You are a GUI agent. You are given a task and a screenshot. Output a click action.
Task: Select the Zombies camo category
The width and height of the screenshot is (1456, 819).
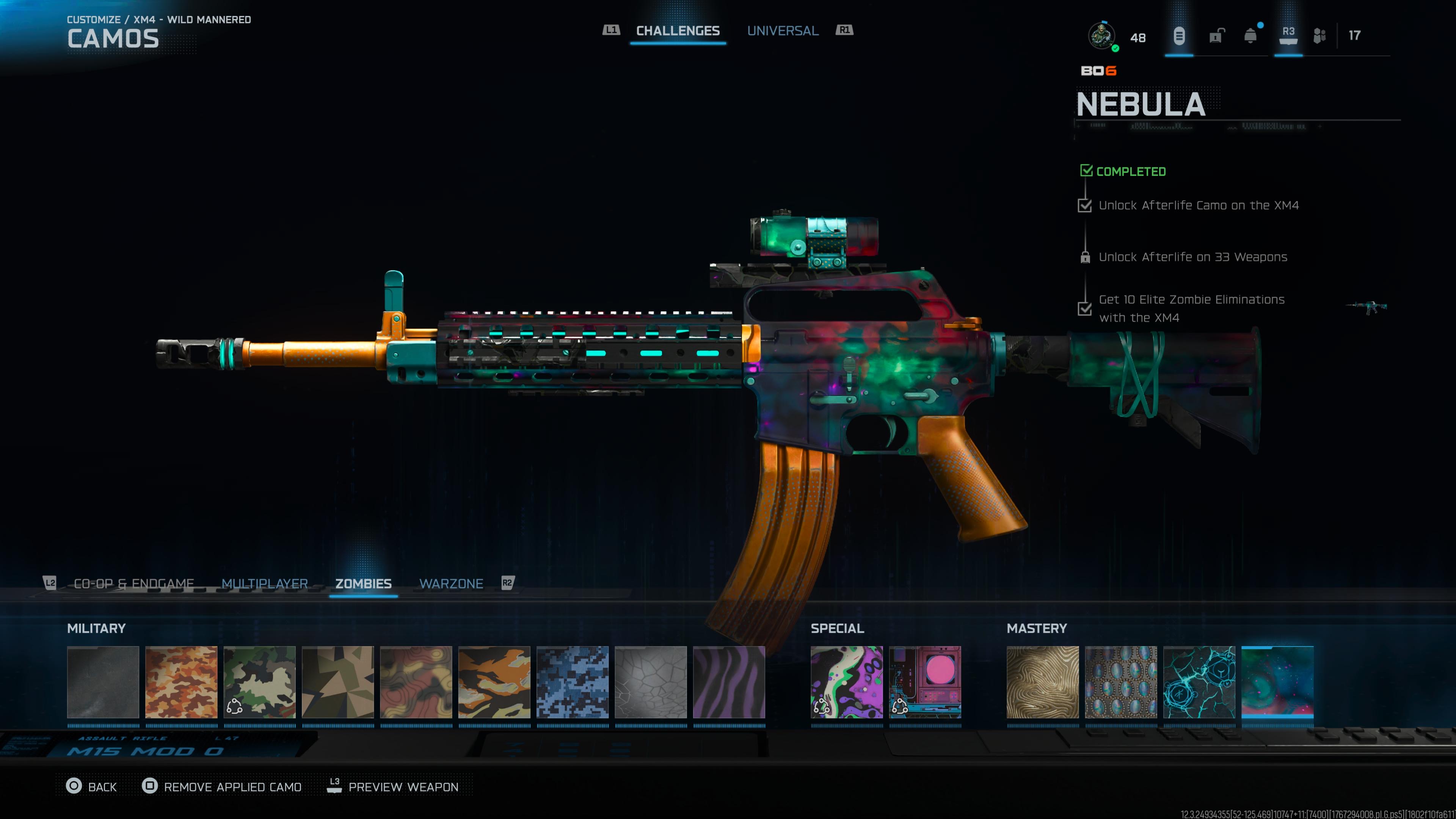(x=364, y=583)
